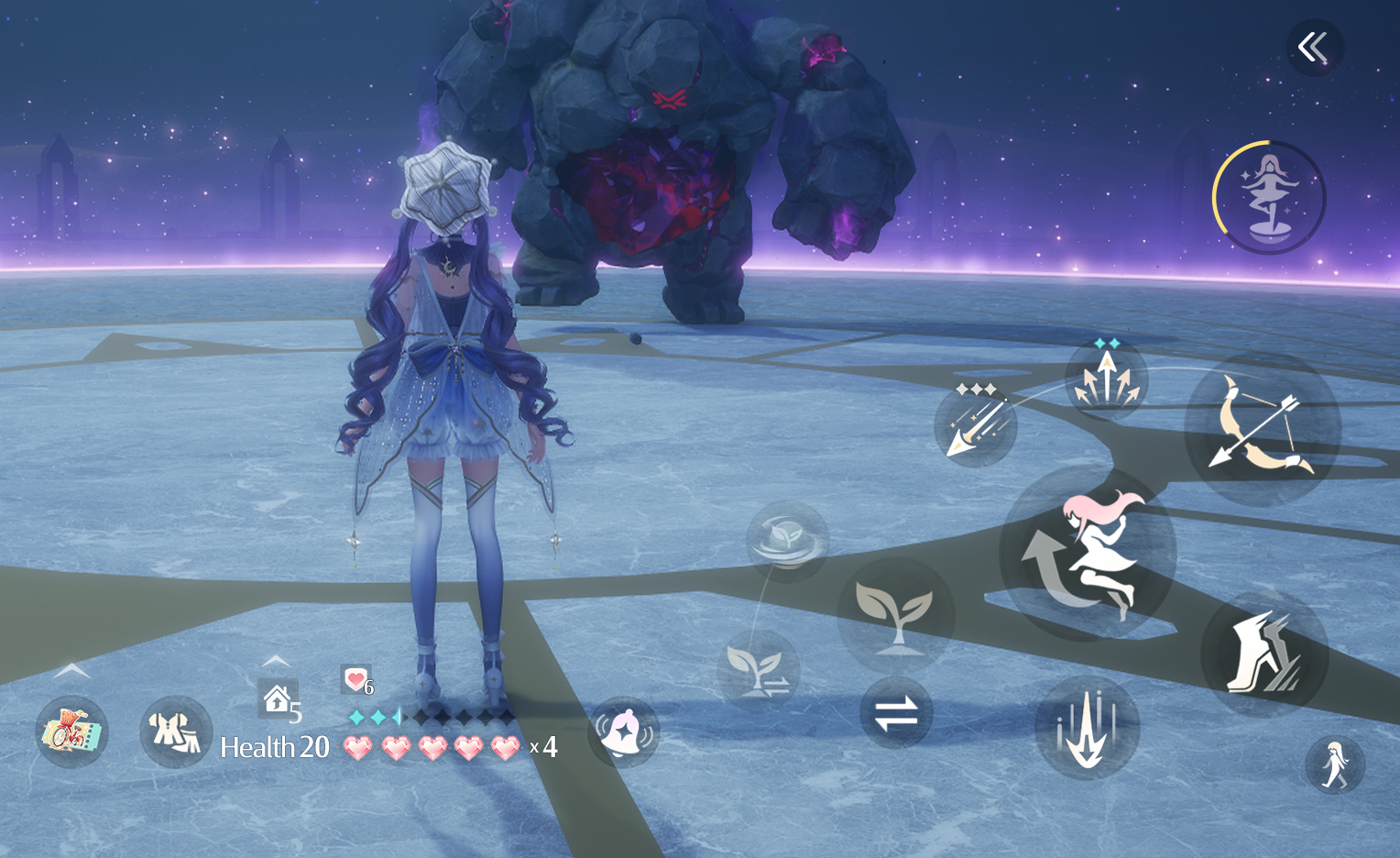1400x858 pixels.
Task: Activate the triple-diamond arrow shot skill
Action: coord(976,424)
